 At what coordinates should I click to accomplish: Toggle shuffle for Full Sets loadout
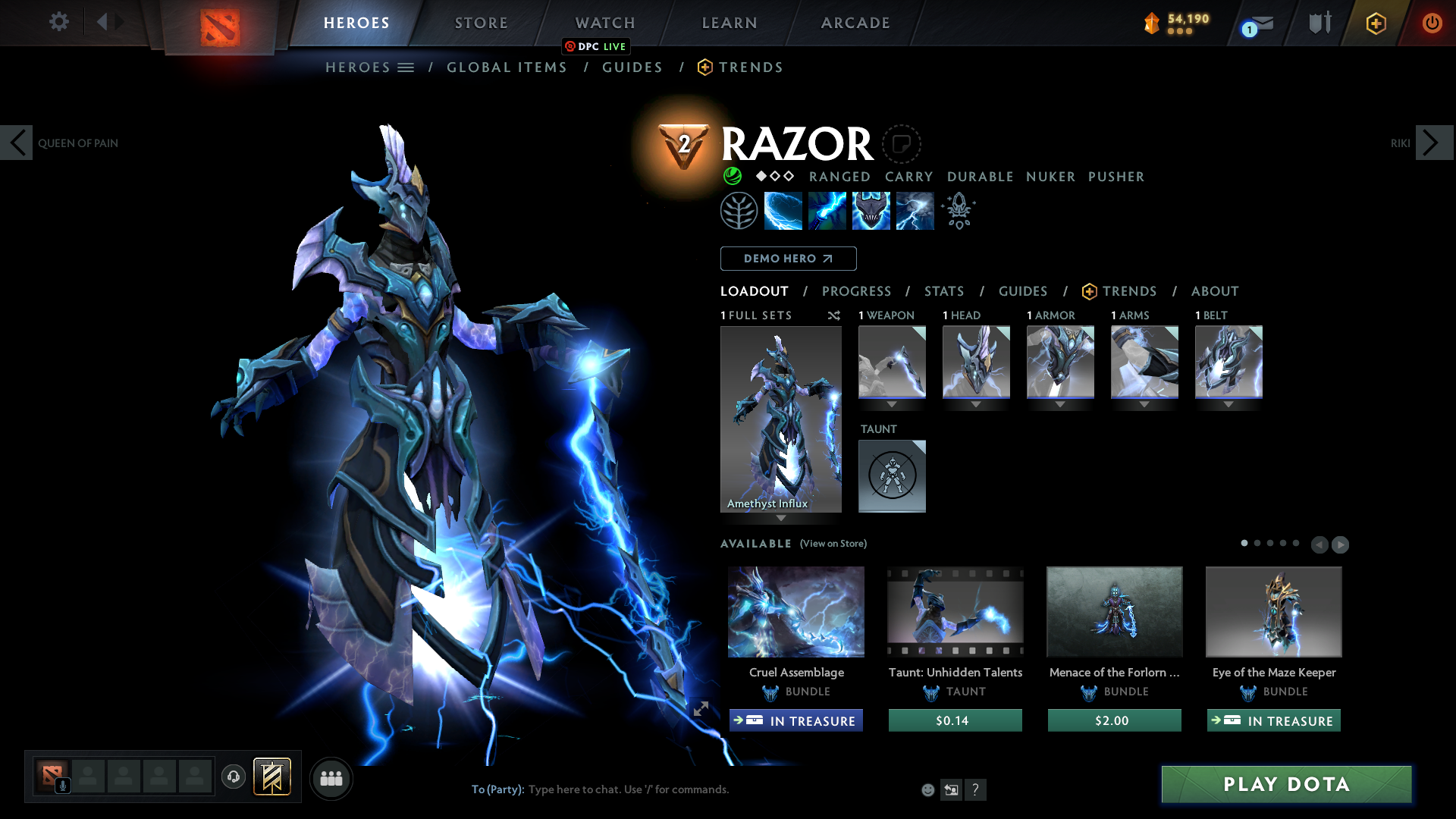tap(833, 315)
